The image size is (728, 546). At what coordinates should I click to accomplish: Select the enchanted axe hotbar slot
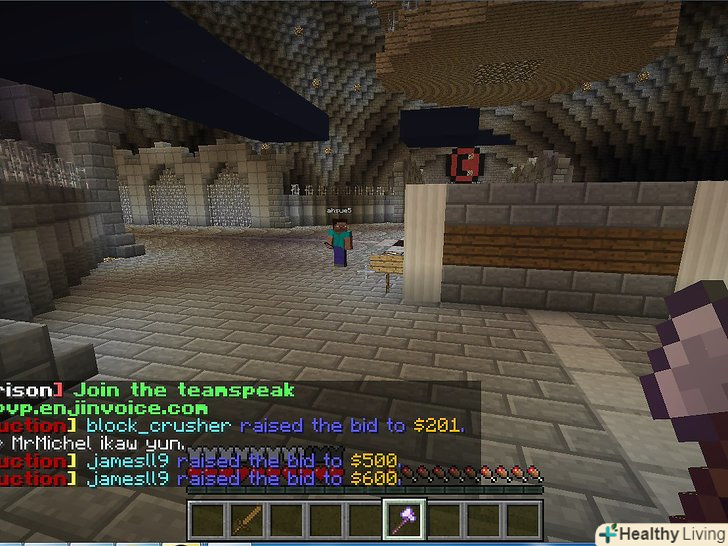coord(406,520)
